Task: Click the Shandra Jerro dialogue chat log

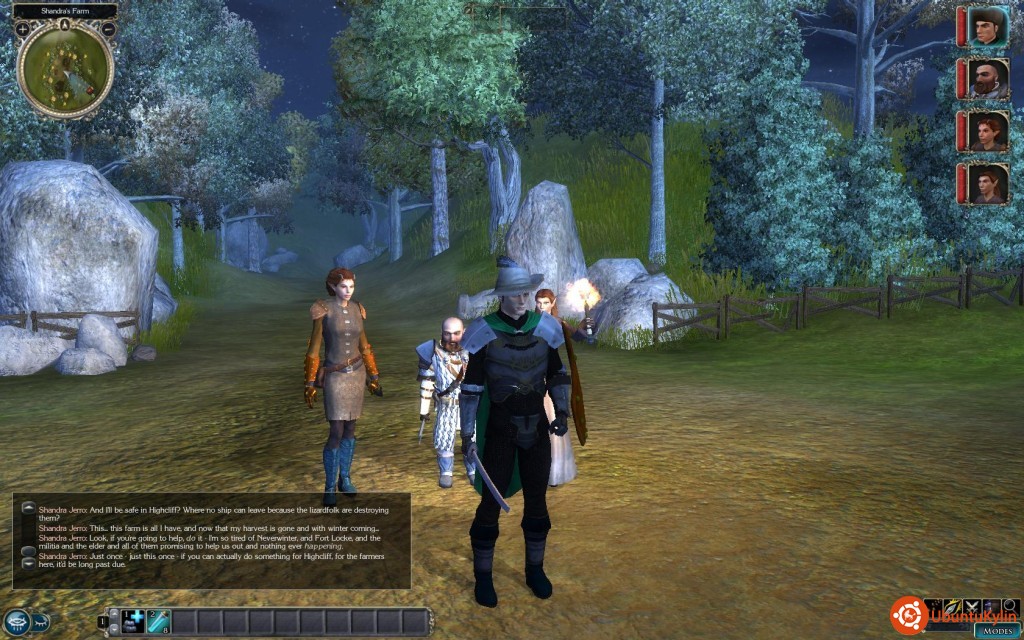Action: pyautogui.click(x=212, y=540)
